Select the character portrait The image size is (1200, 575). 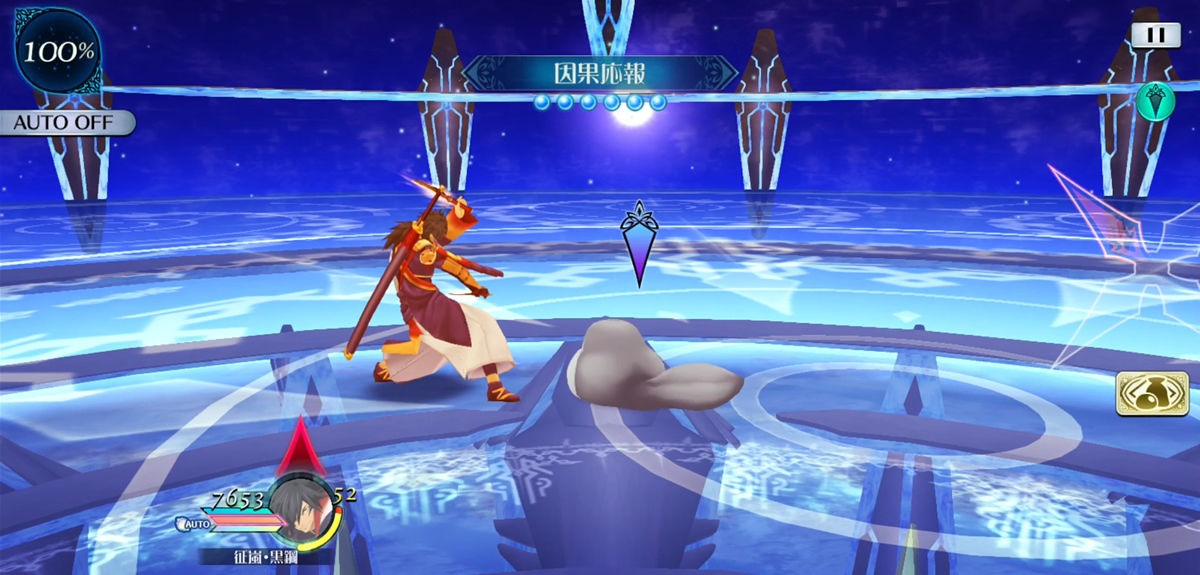point(301,512)
